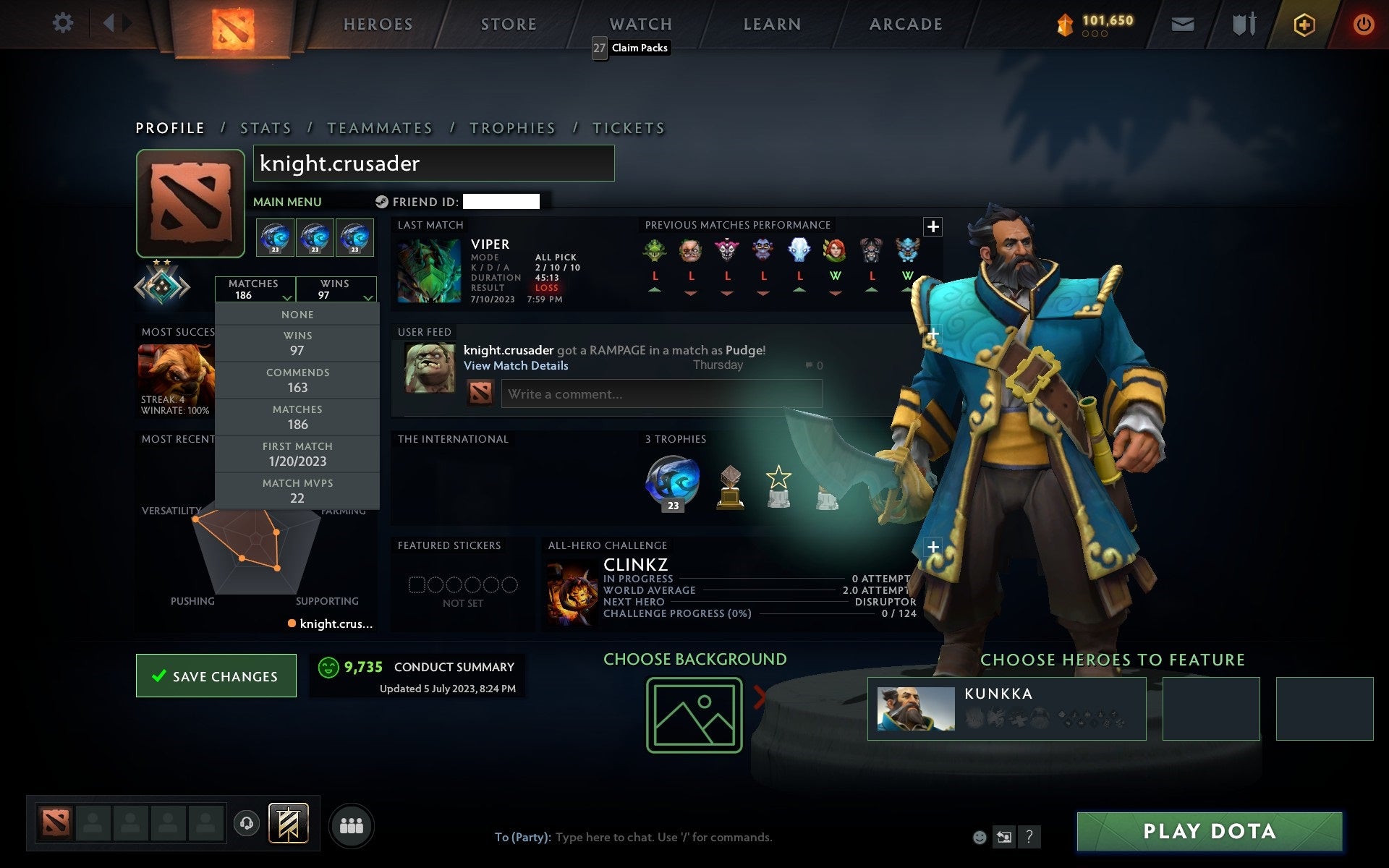Open the friends list icon bottom left
The image size is (1389, 868).
(x=352, y=825)
